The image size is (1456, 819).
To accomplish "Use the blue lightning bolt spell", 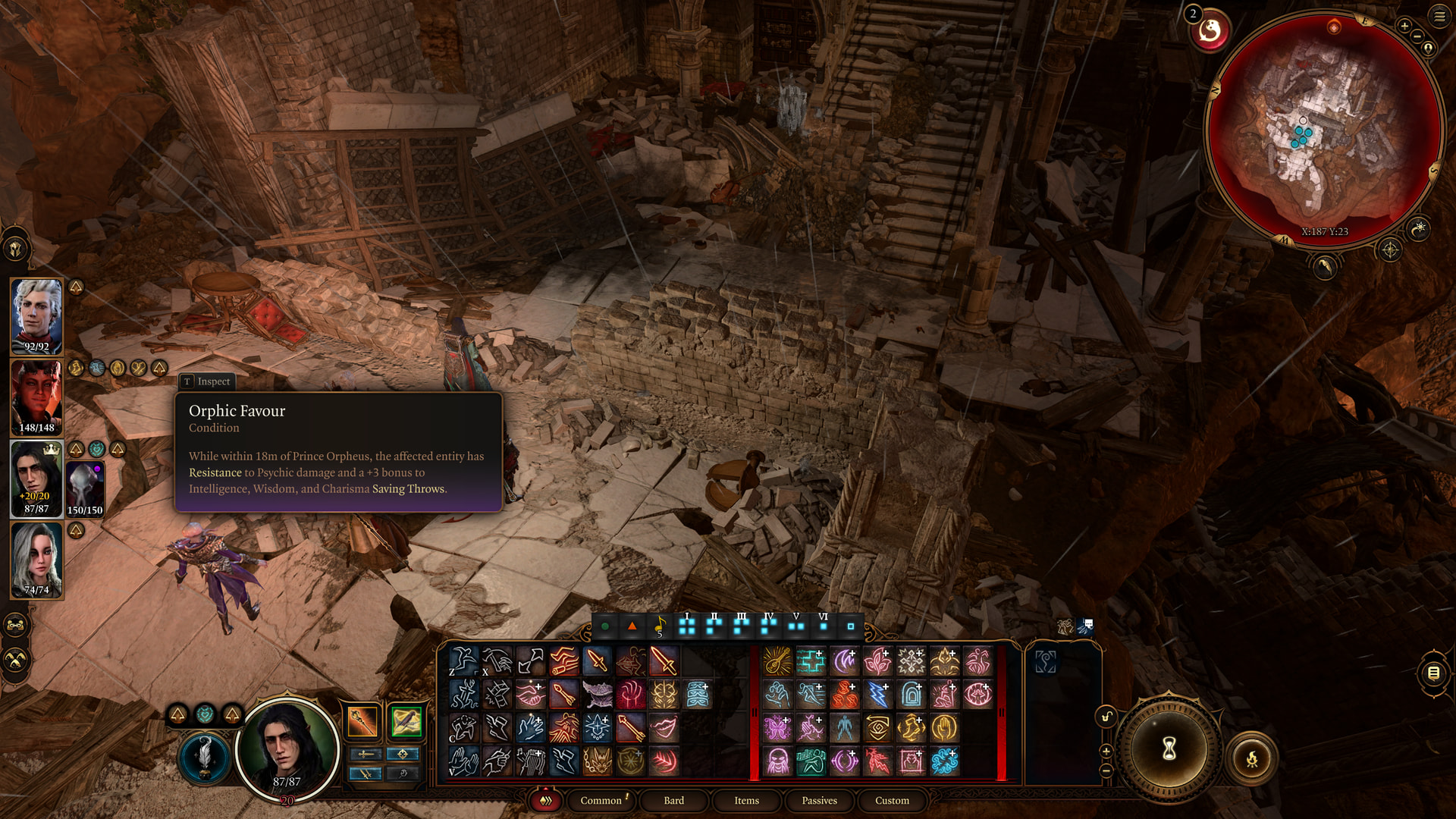I will pyautogui.click(x=877, y=694).
